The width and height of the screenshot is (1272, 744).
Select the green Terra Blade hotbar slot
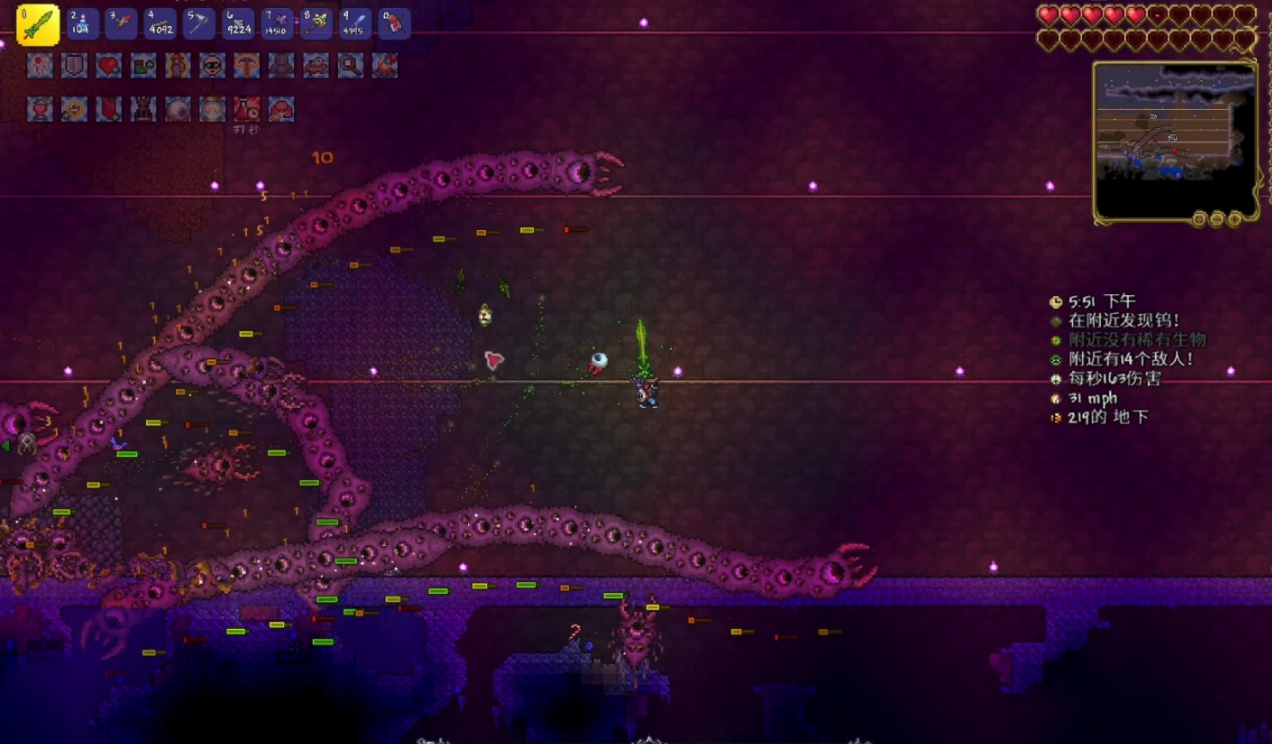tap(38, 24)
